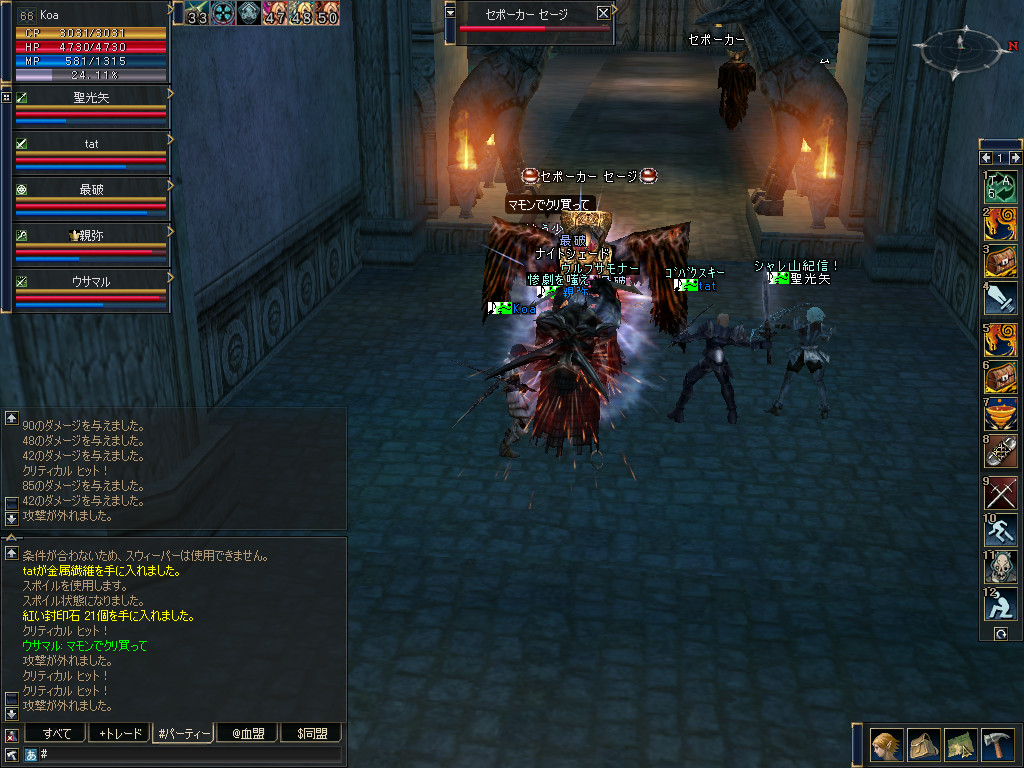Switch chat to the すべて tab

click(55, 734)
